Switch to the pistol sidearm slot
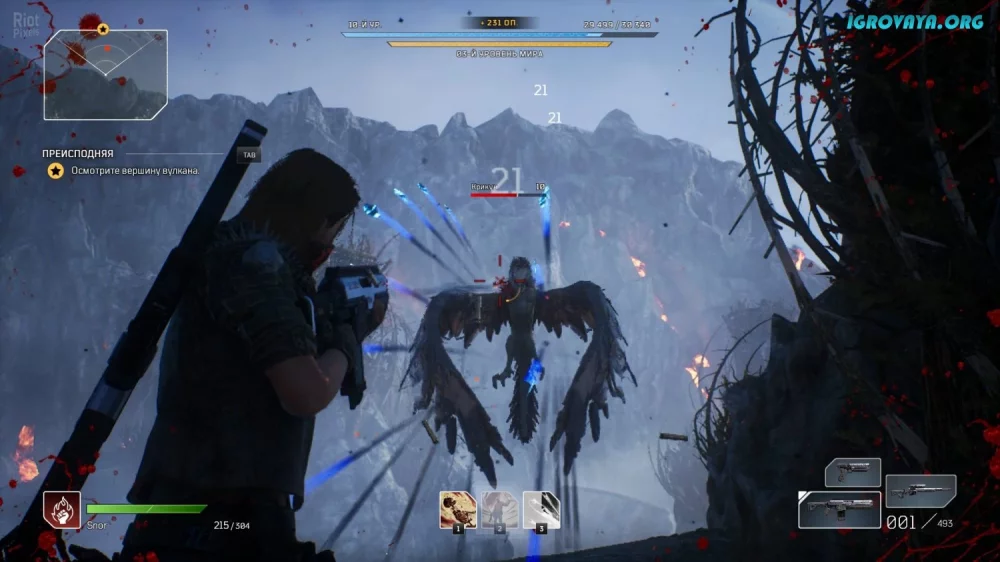 (x=852, y=472)
